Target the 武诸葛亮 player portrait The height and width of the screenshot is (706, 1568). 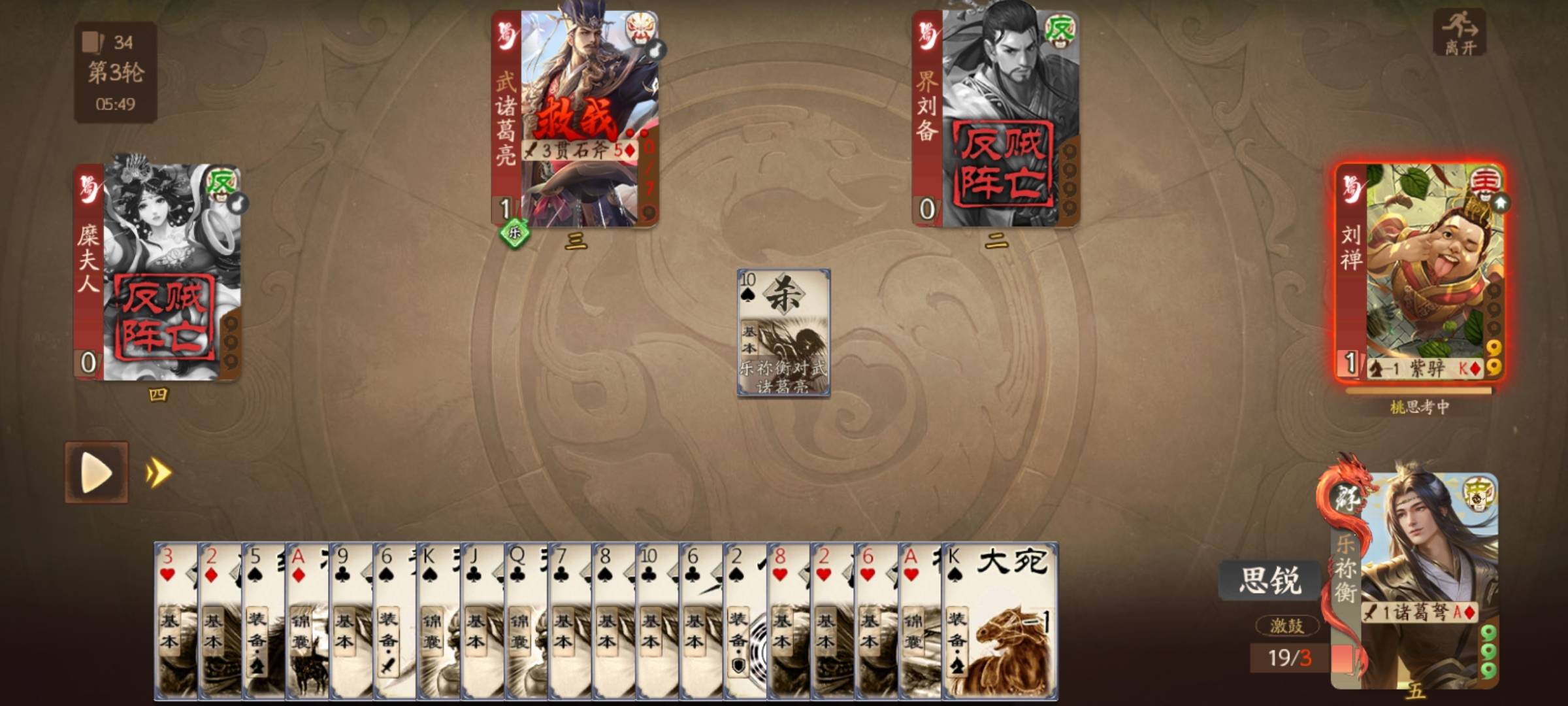[x=575, y=118]
